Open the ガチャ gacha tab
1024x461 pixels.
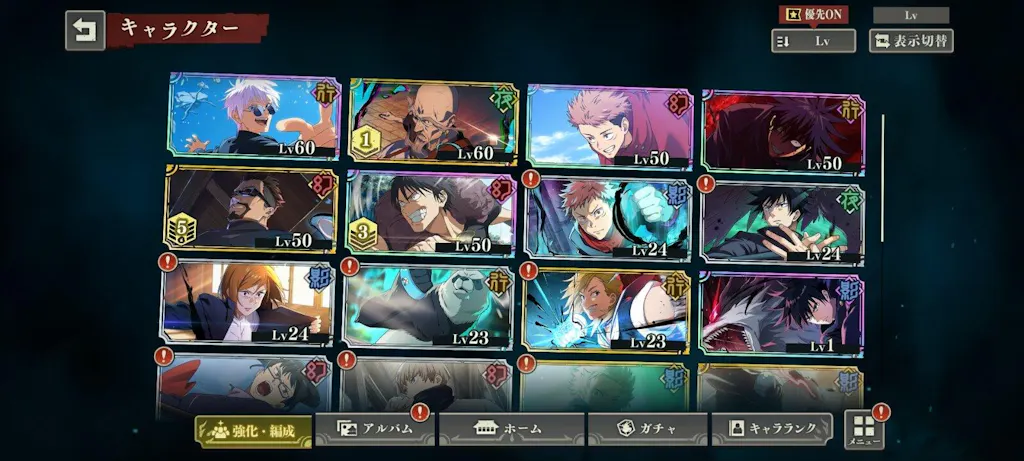(x=647, y=429)
